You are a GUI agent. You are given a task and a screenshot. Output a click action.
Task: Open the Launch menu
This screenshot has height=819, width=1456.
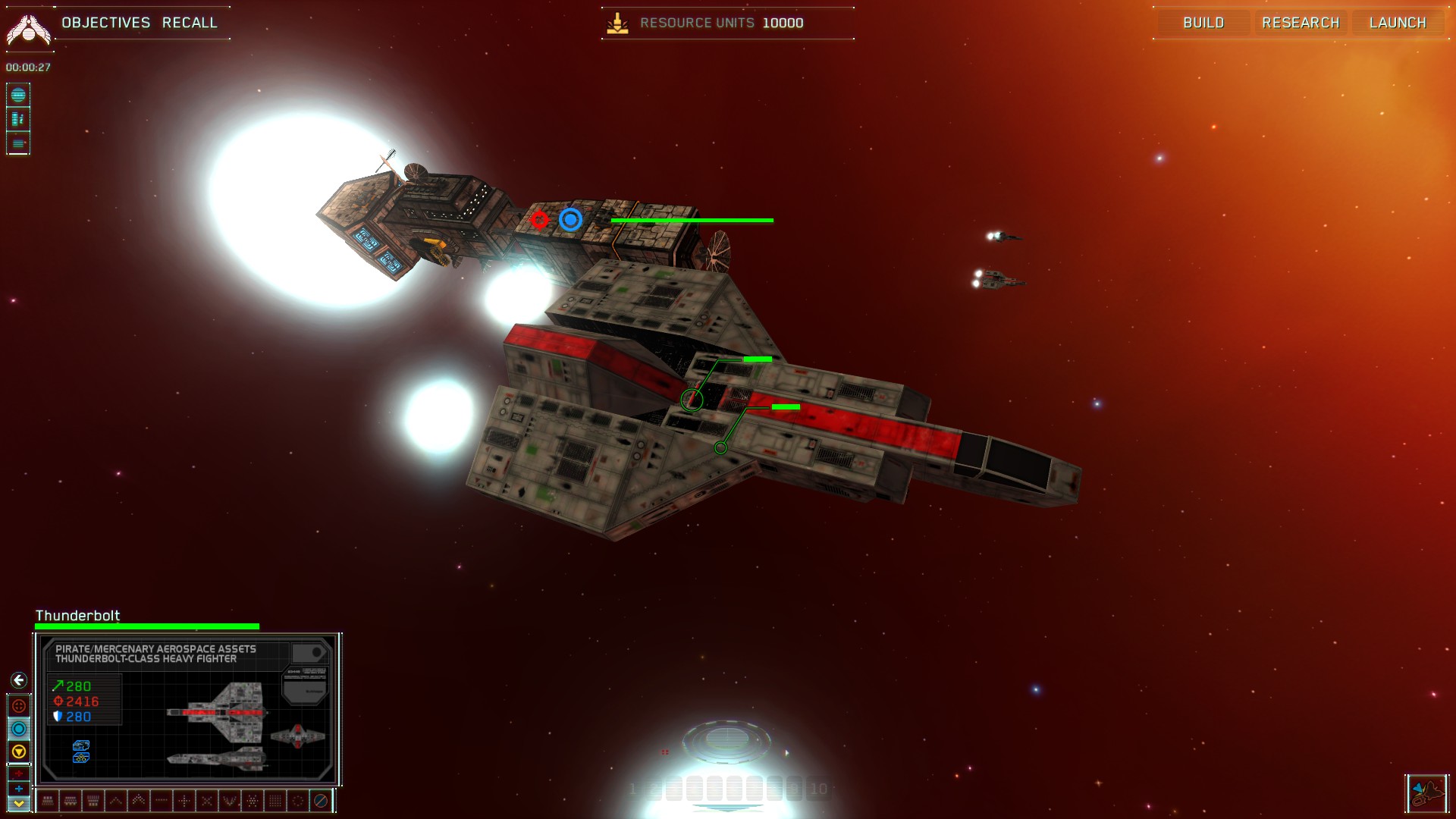click(1398, 23)
